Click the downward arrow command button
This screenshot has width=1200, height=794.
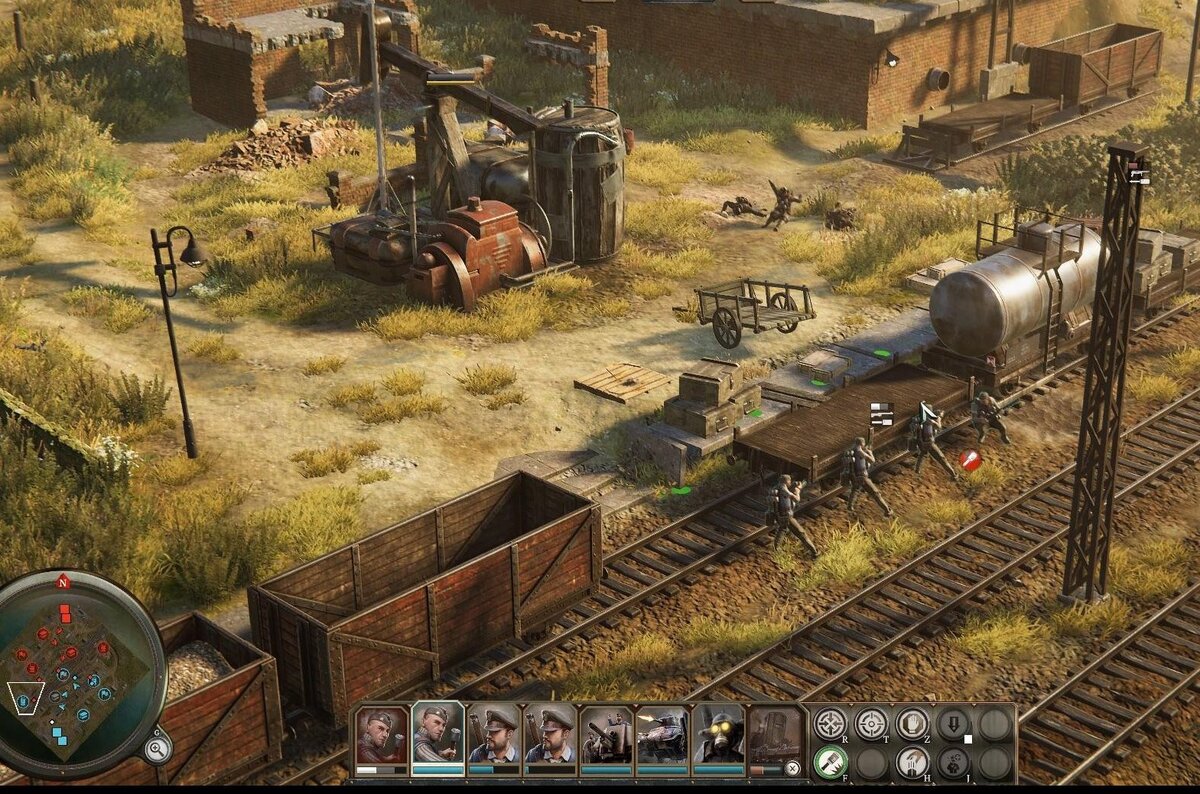tap(953, 724)
